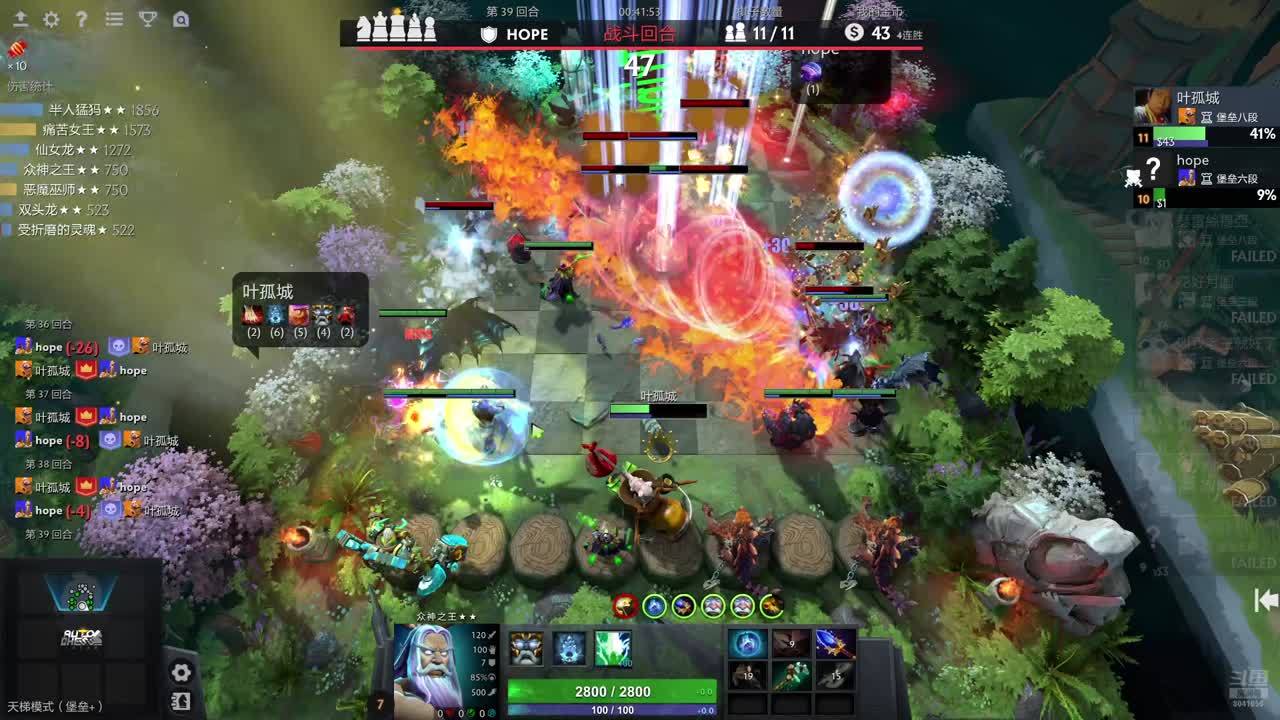Viewport: 1280px width, 720px height.
Task: Select the blue scepter item slot
Action: point(835,644)
